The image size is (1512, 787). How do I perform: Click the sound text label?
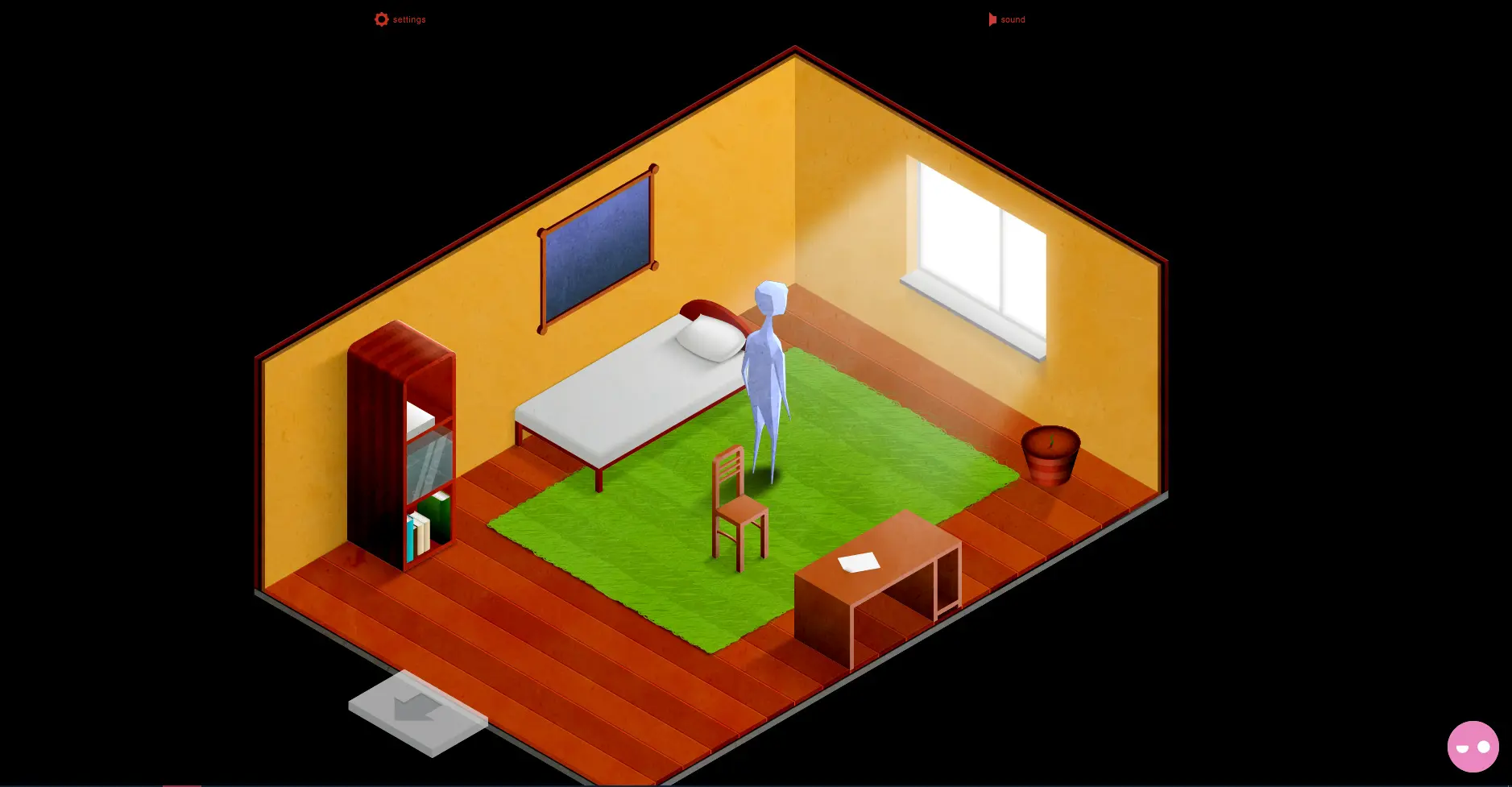[x=1013, y=19]
